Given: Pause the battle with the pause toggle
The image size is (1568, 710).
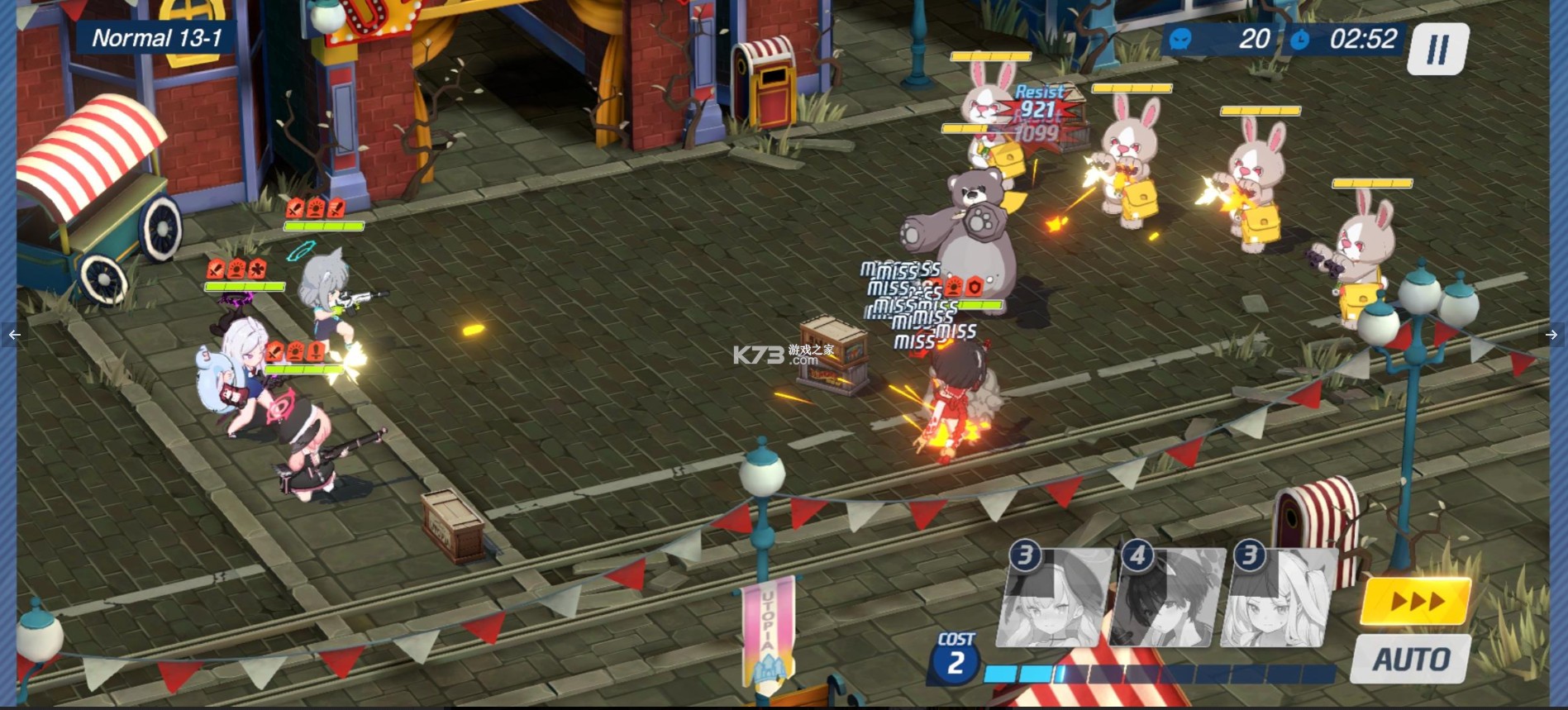Looking at the screenshot, I should (x=1436, y=48).
